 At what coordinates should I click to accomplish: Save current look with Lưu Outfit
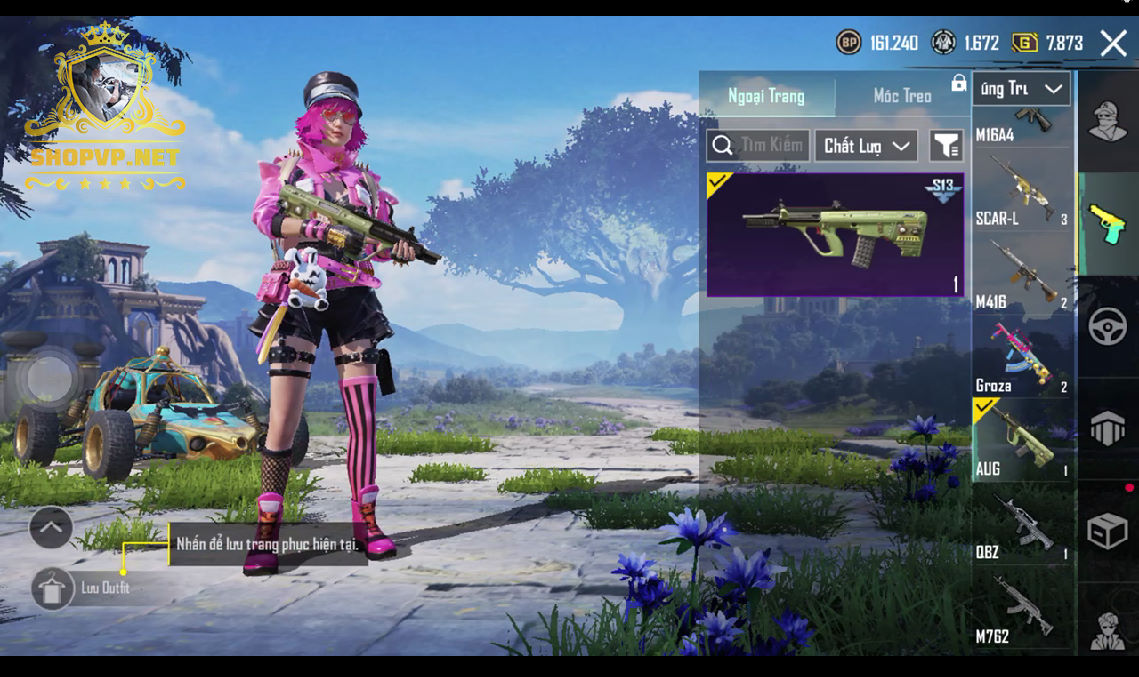tap(54, 588)
